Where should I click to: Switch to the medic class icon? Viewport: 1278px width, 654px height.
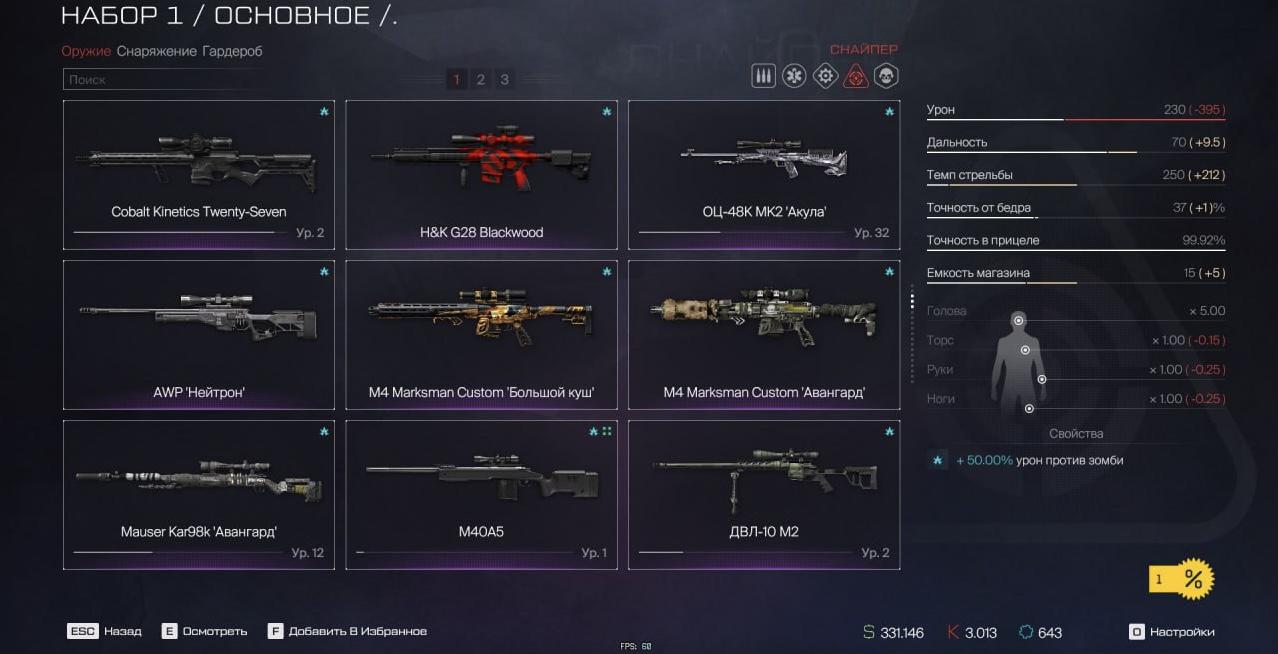pyautogui.click(x=794, y=76)
